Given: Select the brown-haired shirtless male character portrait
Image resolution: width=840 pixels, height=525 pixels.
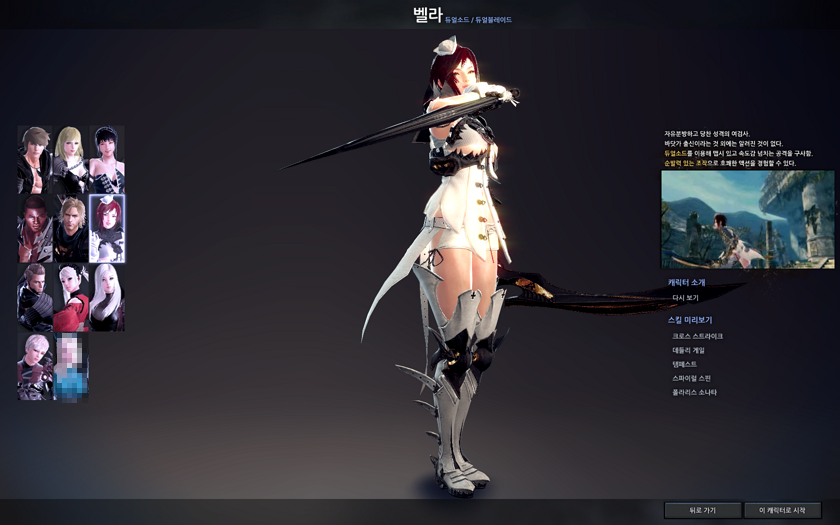Looking at the screenshot, I should pos(35,159).
